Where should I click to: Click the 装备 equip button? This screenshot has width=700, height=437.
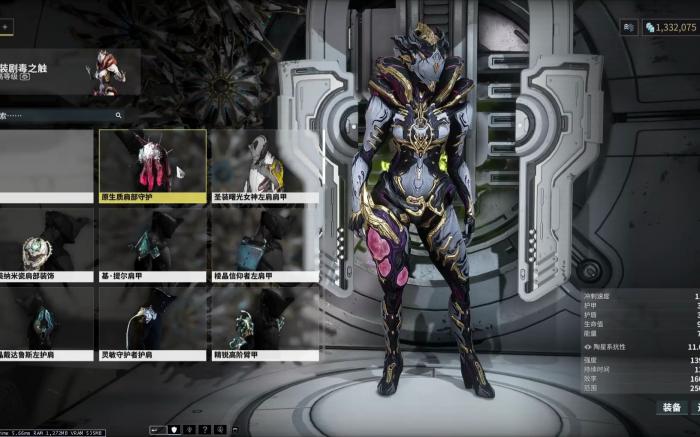671,407
